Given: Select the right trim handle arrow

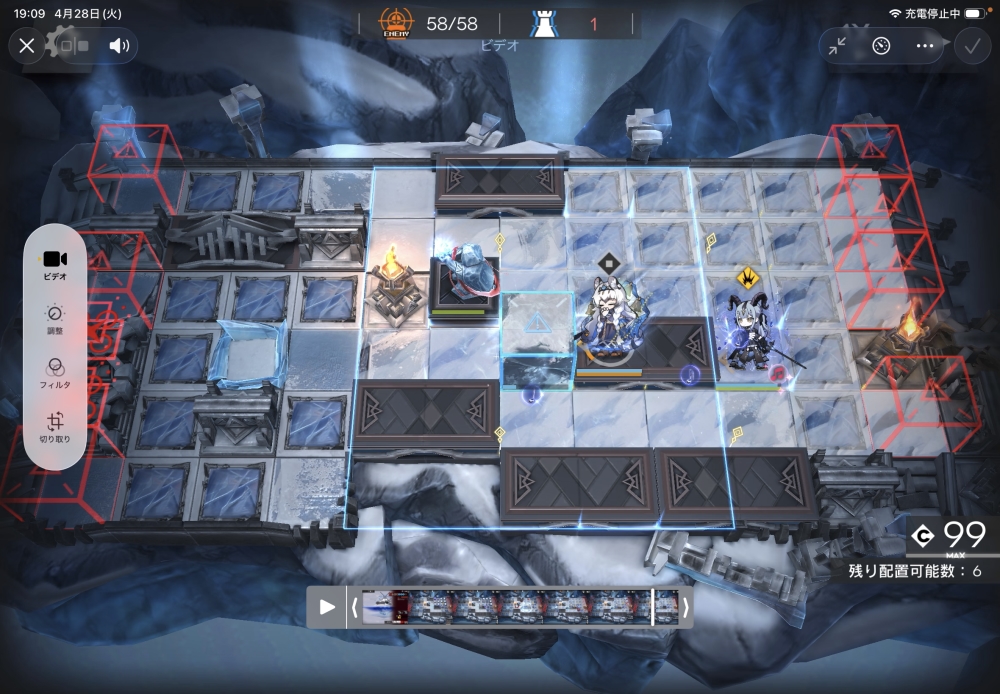Looking at the screenshot, I should click(x=686, y=607).
